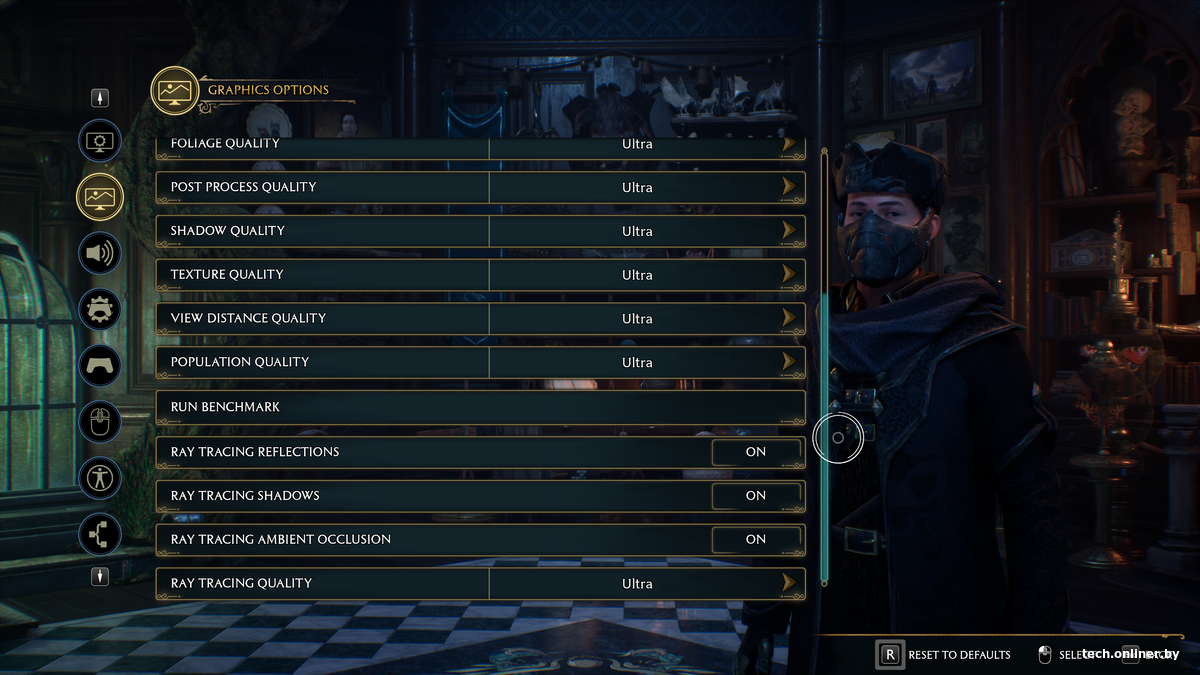Toggle Ray Tracing Reflections off

pyautogui.click(x=756, y=452)
